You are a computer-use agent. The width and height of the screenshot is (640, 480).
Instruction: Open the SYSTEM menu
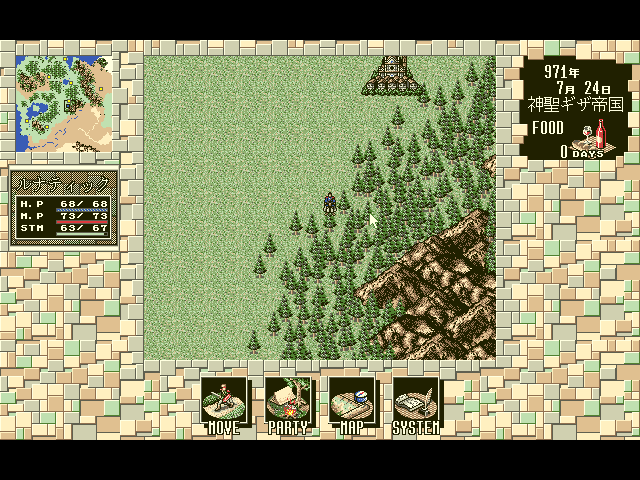click(x=416, y=404)
